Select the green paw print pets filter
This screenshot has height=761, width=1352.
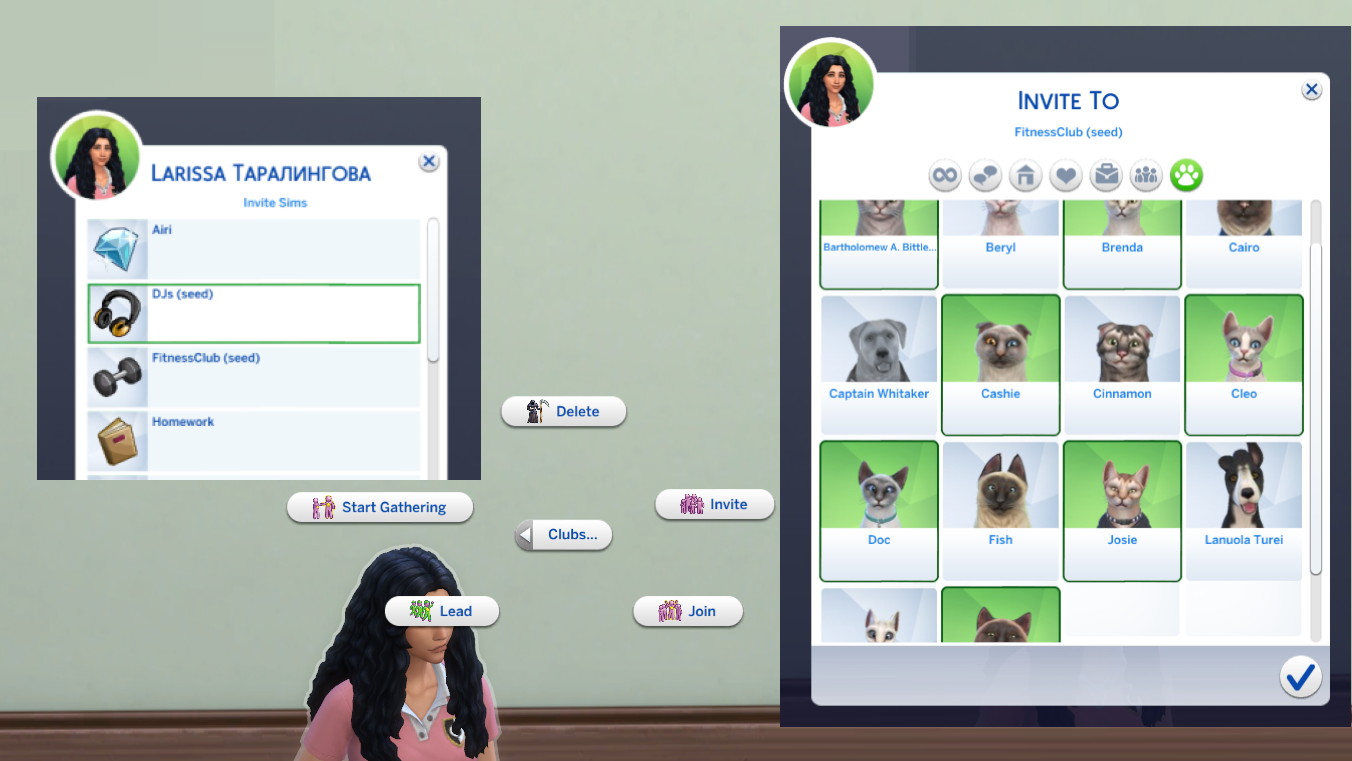click(1185, 175)
